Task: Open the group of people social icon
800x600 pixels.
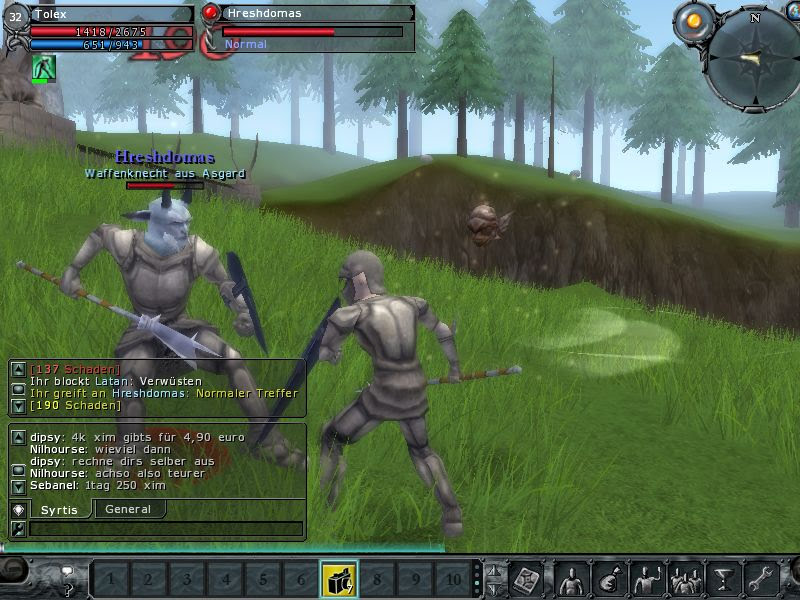Action: 685,579
